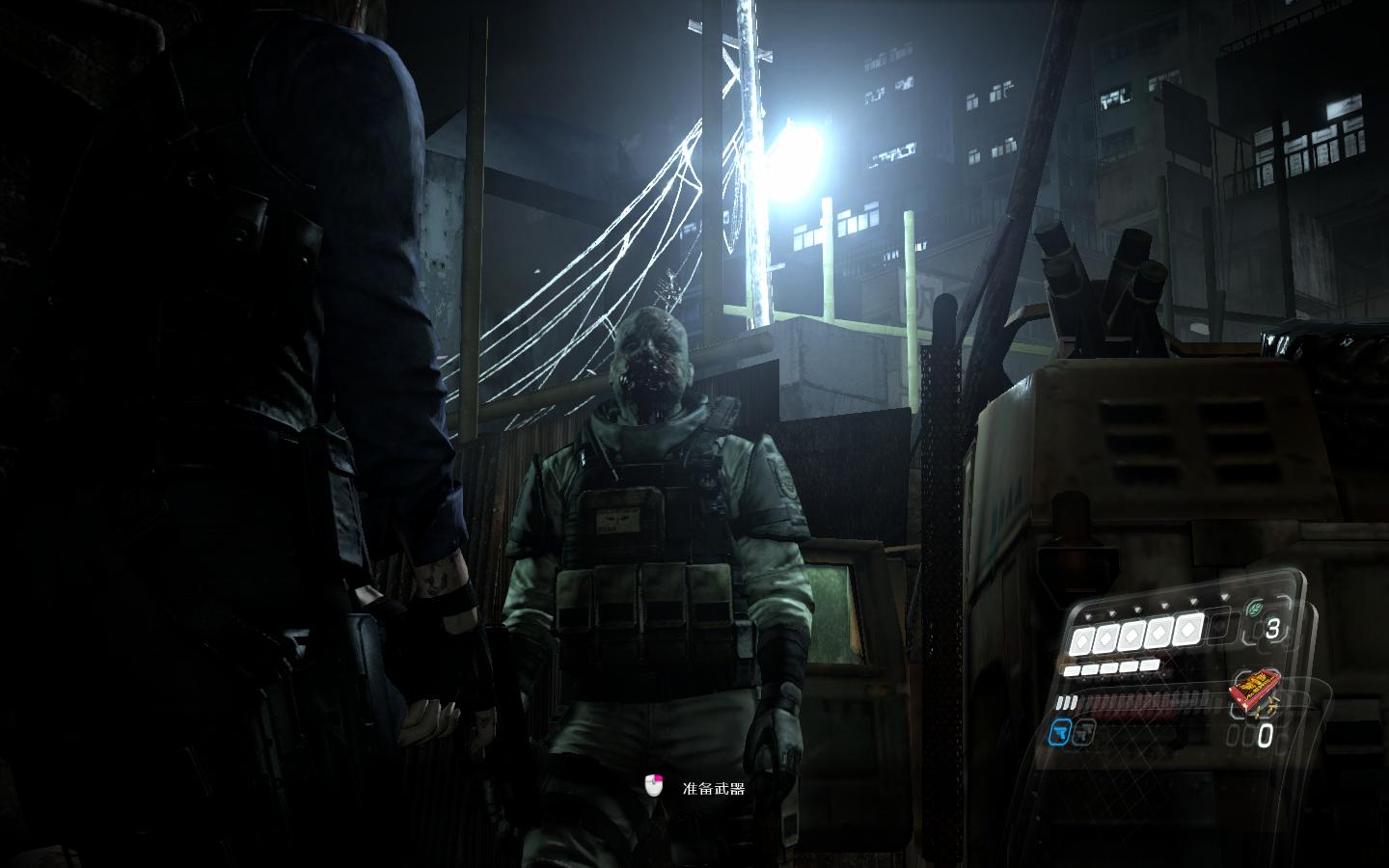Switch to the dimmed dual-pistol icon
Image resolution: width=1389 pixels, height=868 pixels.
pos(1084,732)
